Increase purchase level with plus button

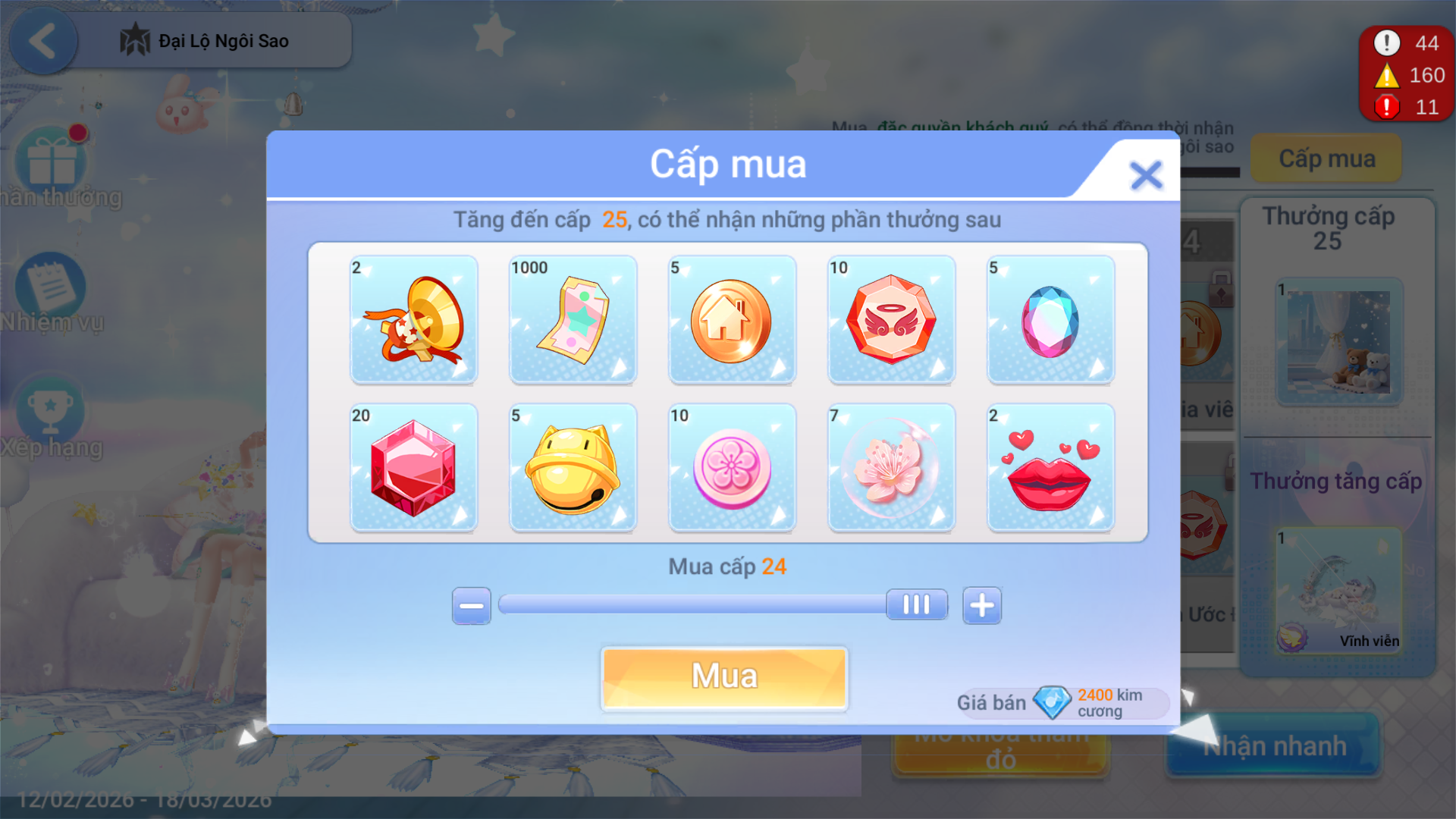[x=982, y=605]
